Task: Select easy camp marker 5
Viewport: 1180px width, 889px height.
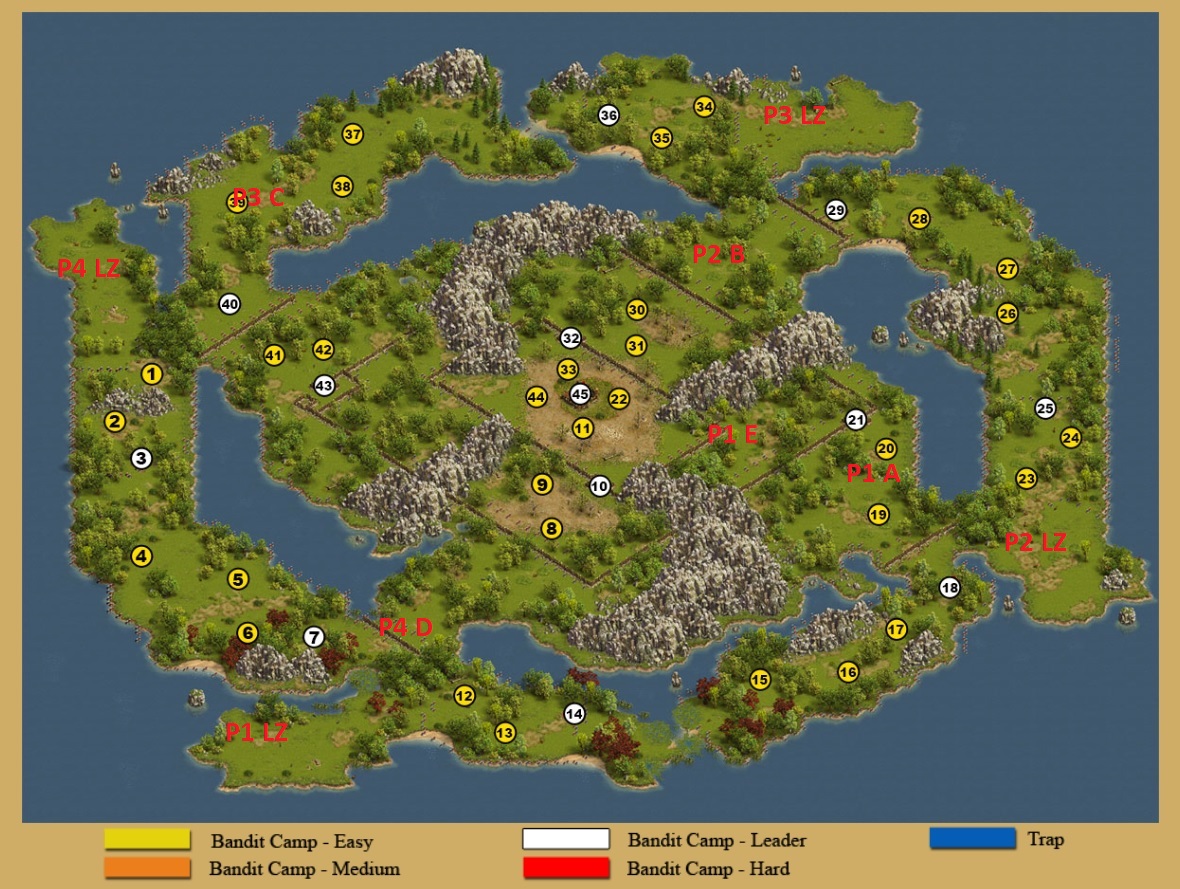Action: click(238, 579)
